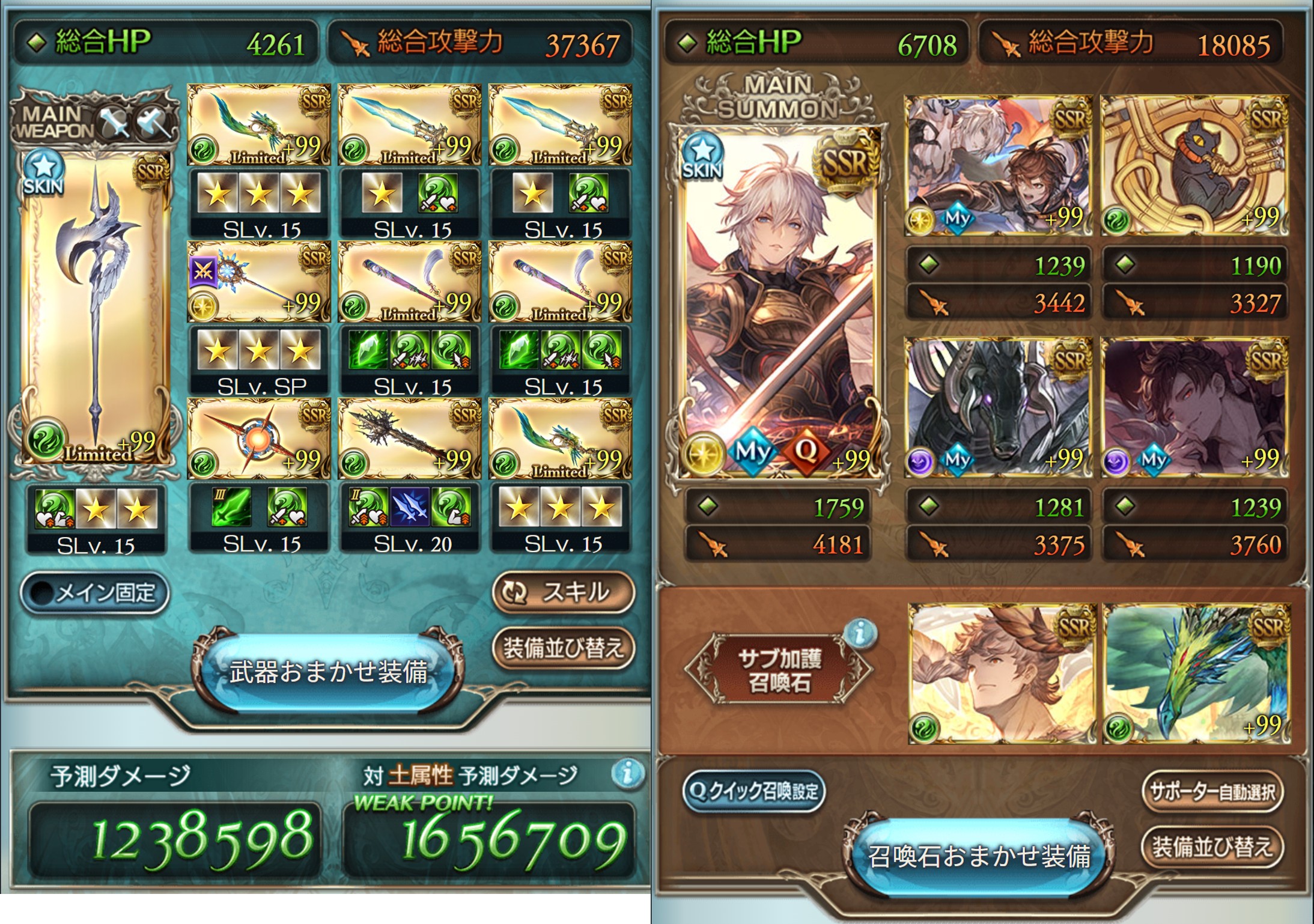Click the 召喚石おまかせ装備 auto-equip button
This screenshot has height=924, width=1314.
(979, 856)
